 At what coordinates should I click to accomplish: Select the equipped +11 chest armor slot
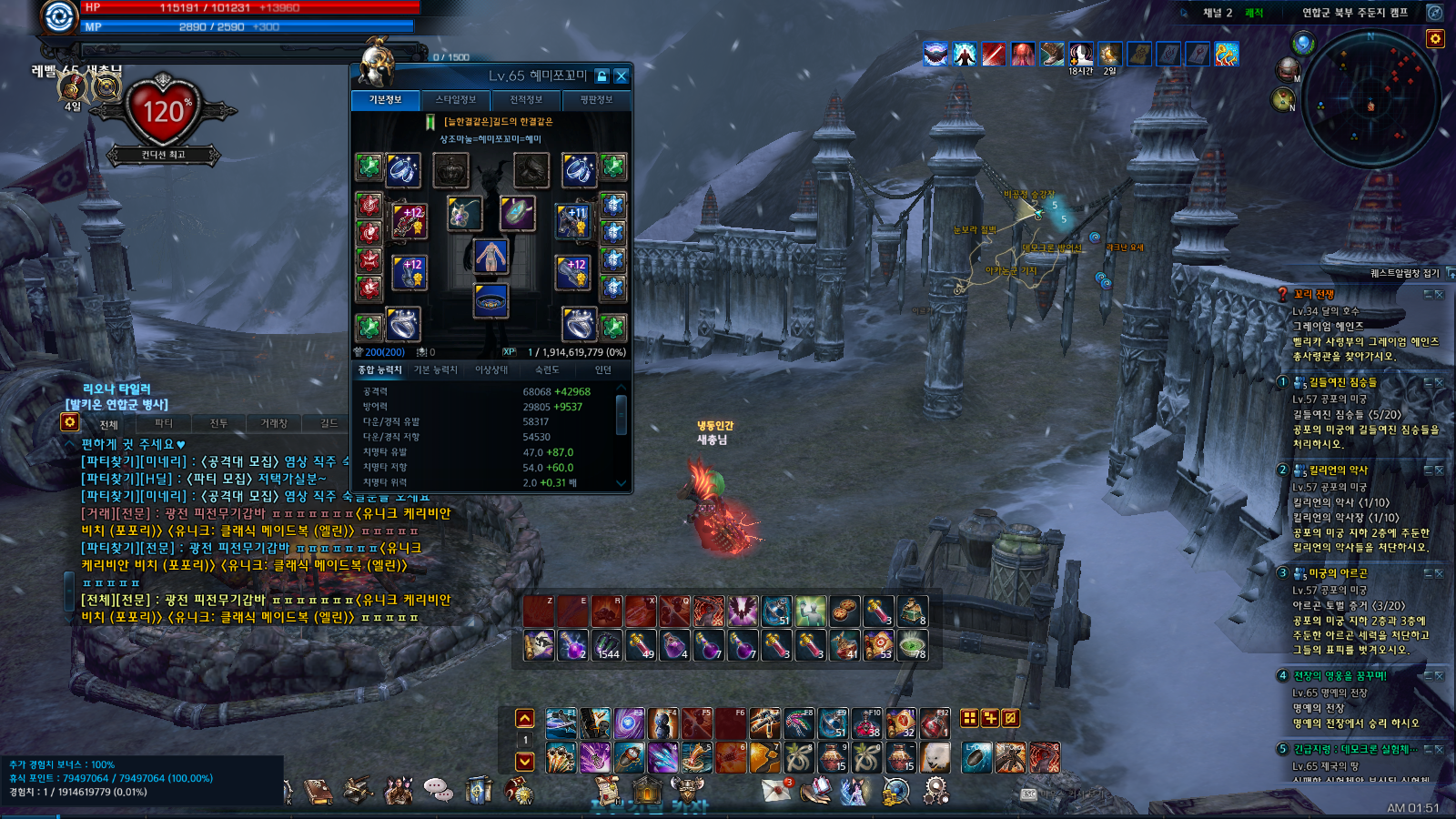pos(573,220)
